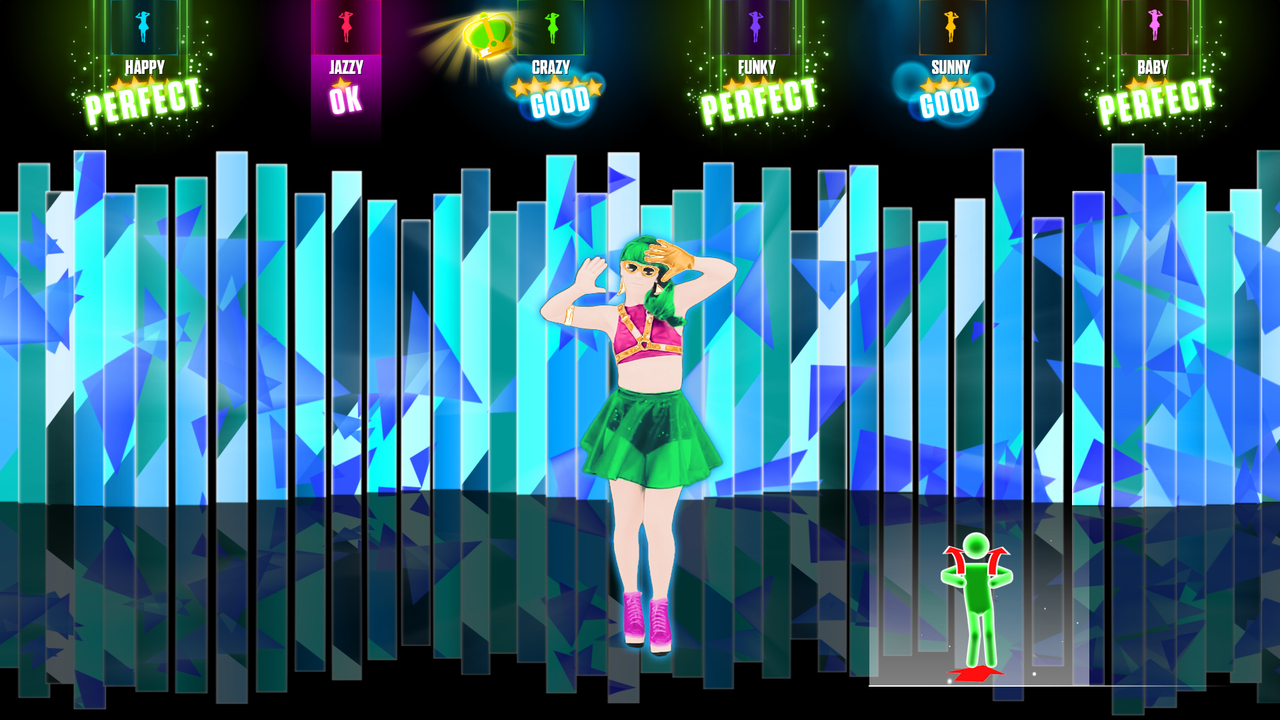This screenshot has width=1280, height=720.
Task: Click Funky's PERFECT rating label
Action: [x=756, y=98]
